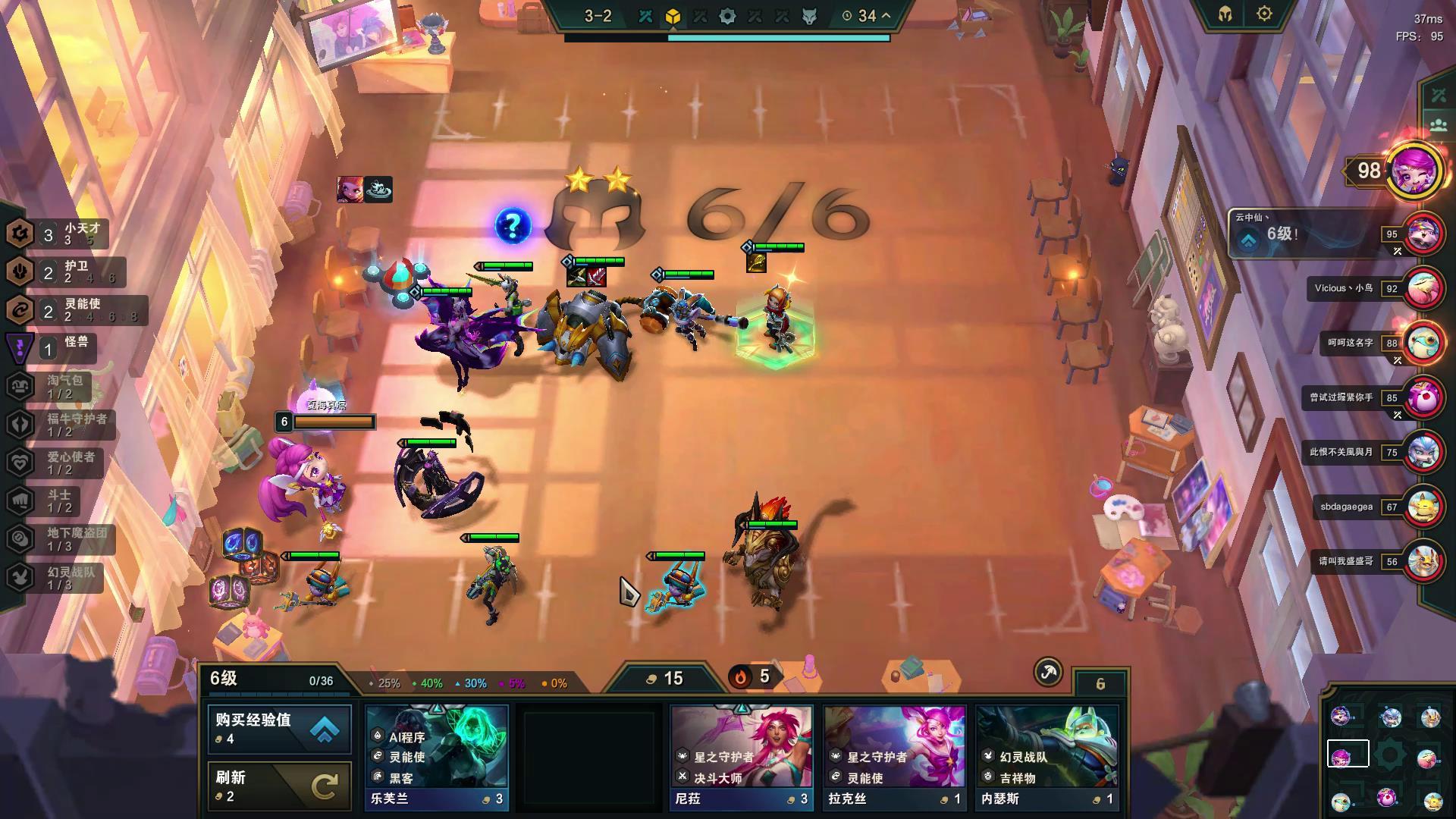Screen dimensions: 1456x819
Task: Buy the 拉克丝 champion card
Action: pyautogui.click(x=895, y=756)
